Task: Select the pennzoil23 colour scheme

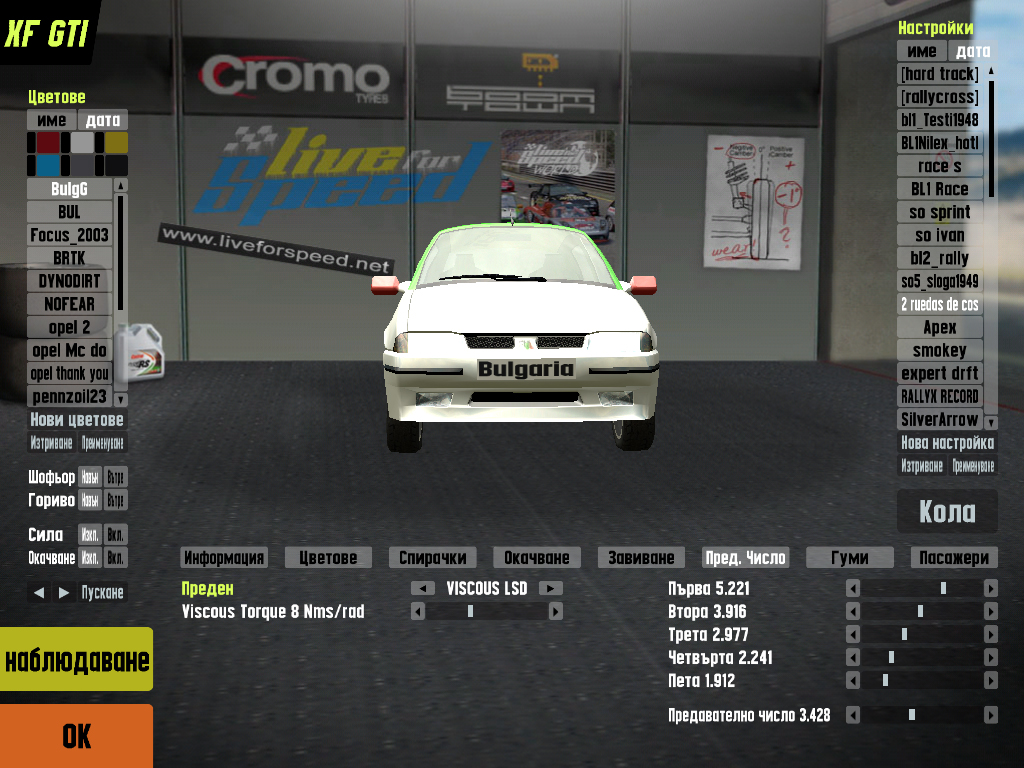Action: [x=69, y=396]
